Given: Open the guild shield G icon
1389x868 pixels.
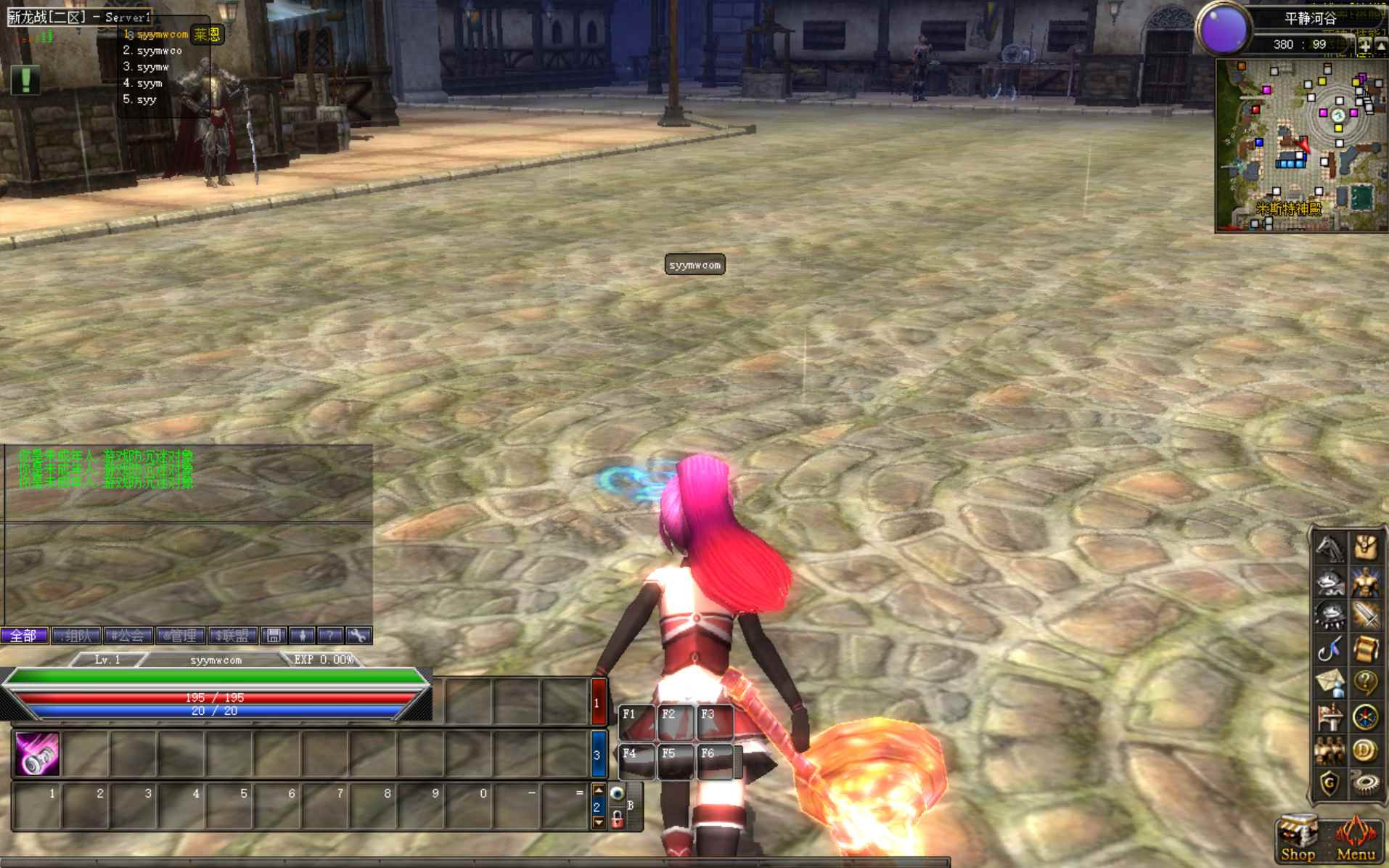Looking at the screenshot, I should 1331,781.
